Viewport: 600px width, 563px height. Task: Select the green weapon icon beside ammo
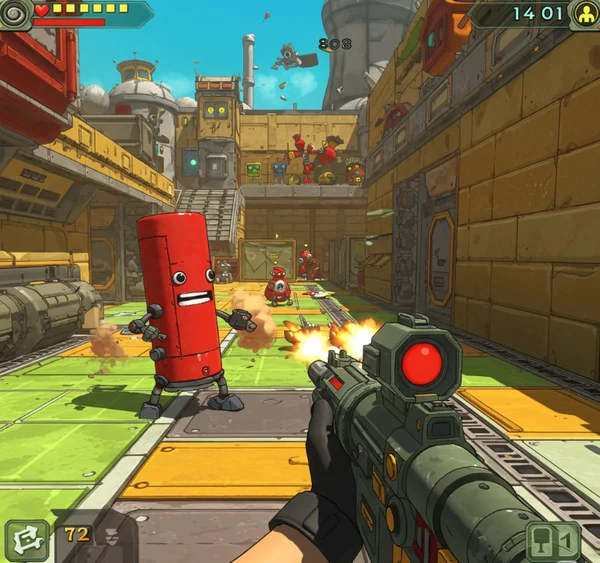click(26, 540)
